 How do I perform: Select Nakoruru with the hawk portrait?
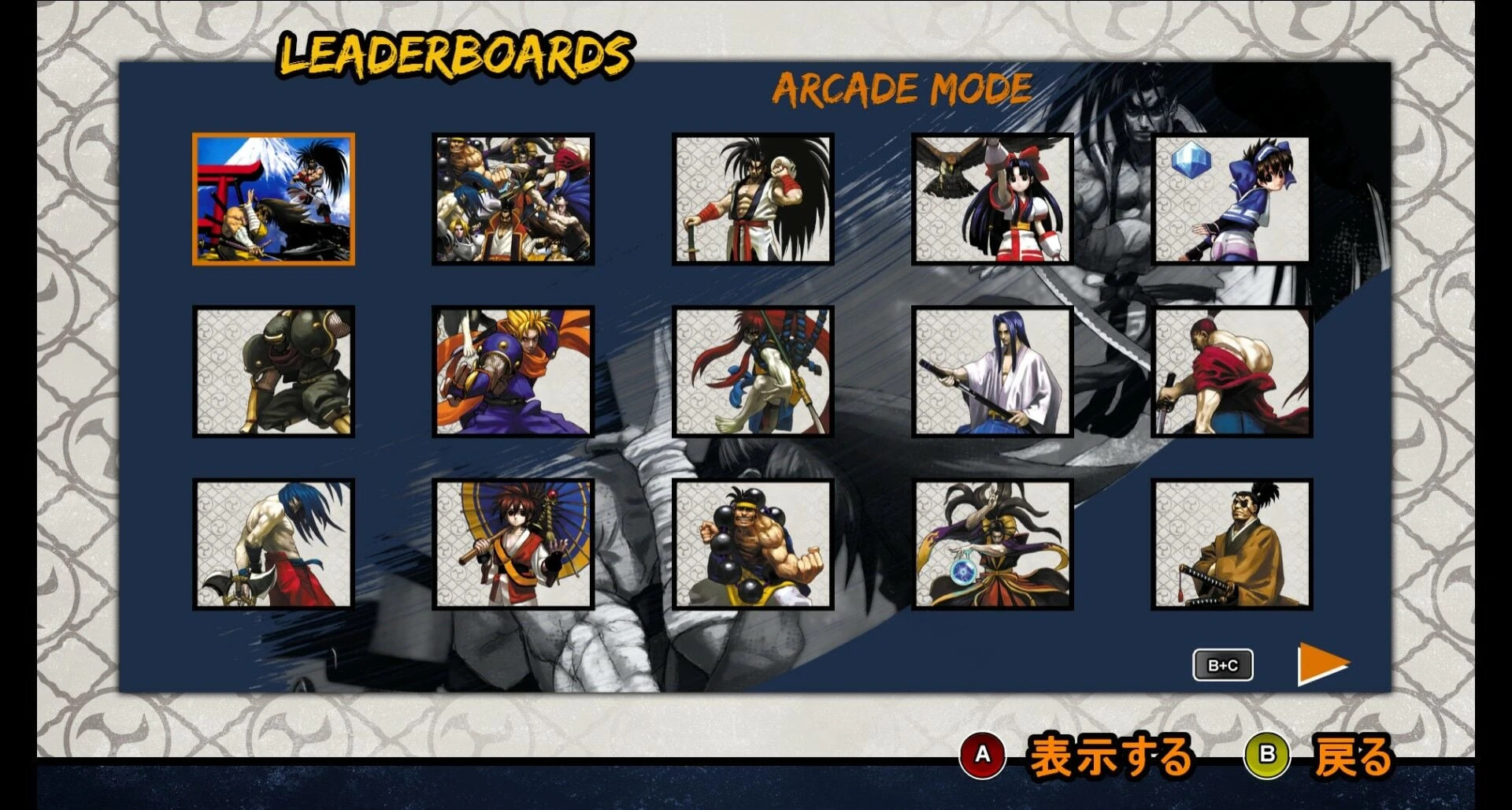pos(993,200)
